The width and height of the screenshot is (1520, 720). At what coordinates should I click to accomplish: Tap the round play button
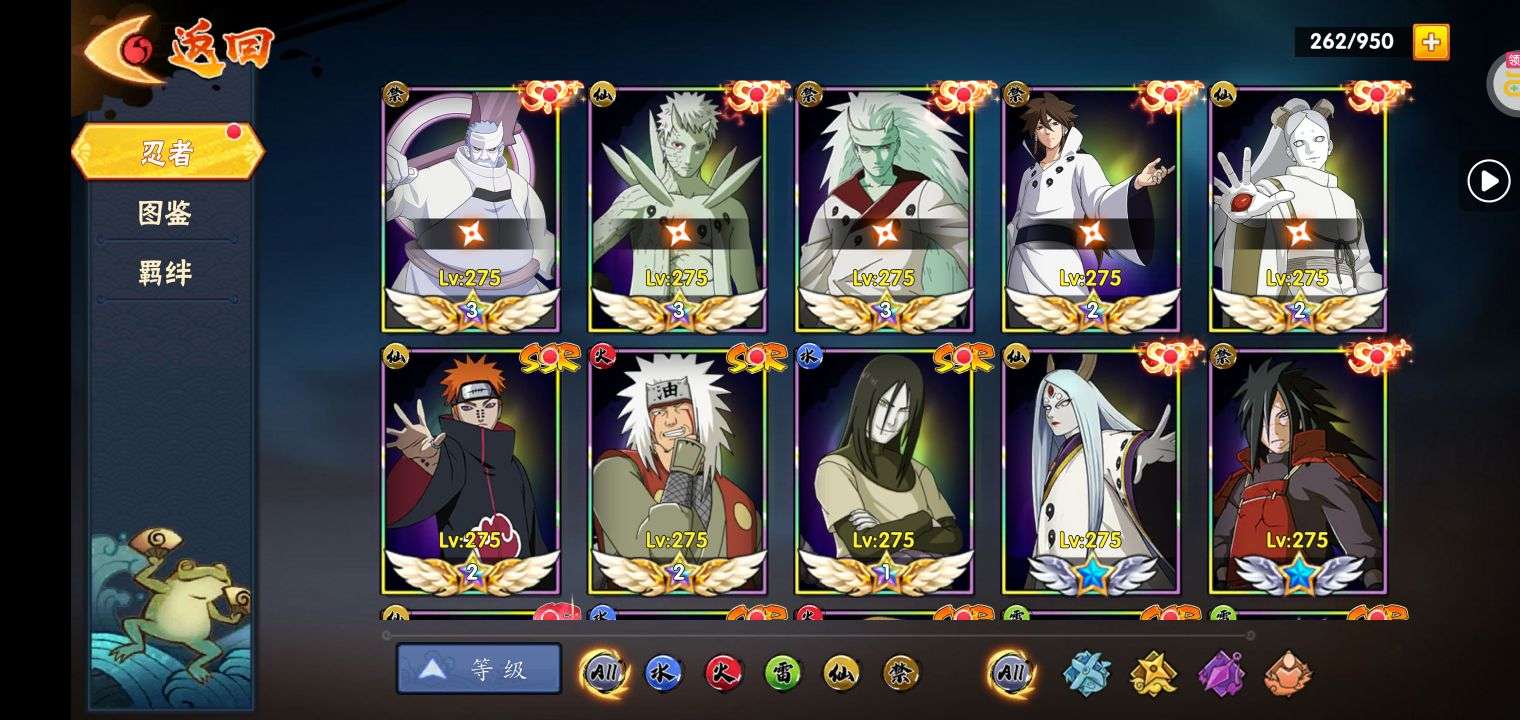tap(1488, 182)
